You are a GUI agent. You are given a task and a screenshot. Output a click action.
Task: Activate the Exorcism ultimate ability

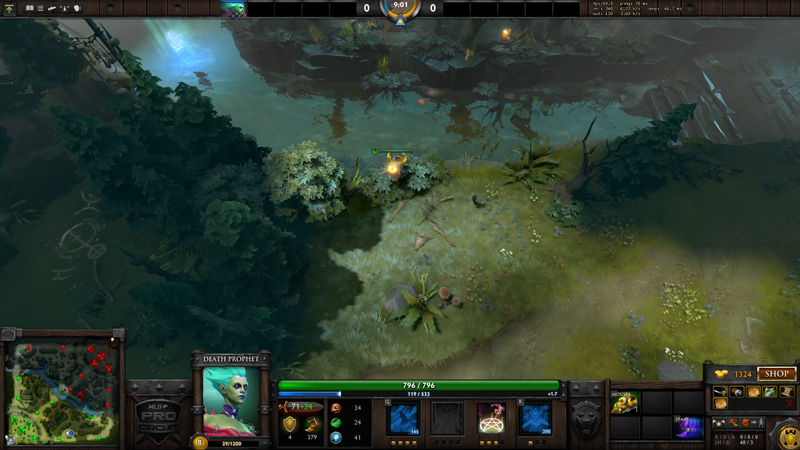[535, 418]
